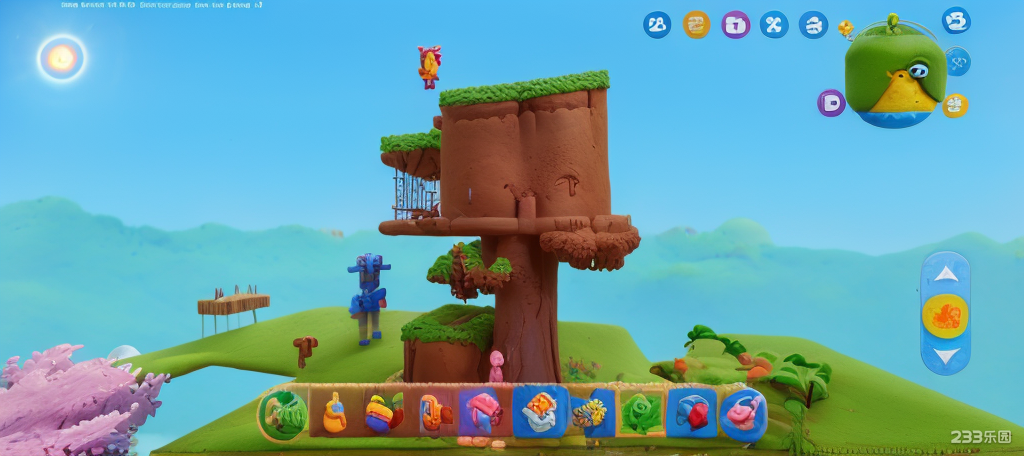The width and height of the screenshot is (1024, 456).
Task: Choose the green leaf block in the hotbar
Action: pos(641,413)
